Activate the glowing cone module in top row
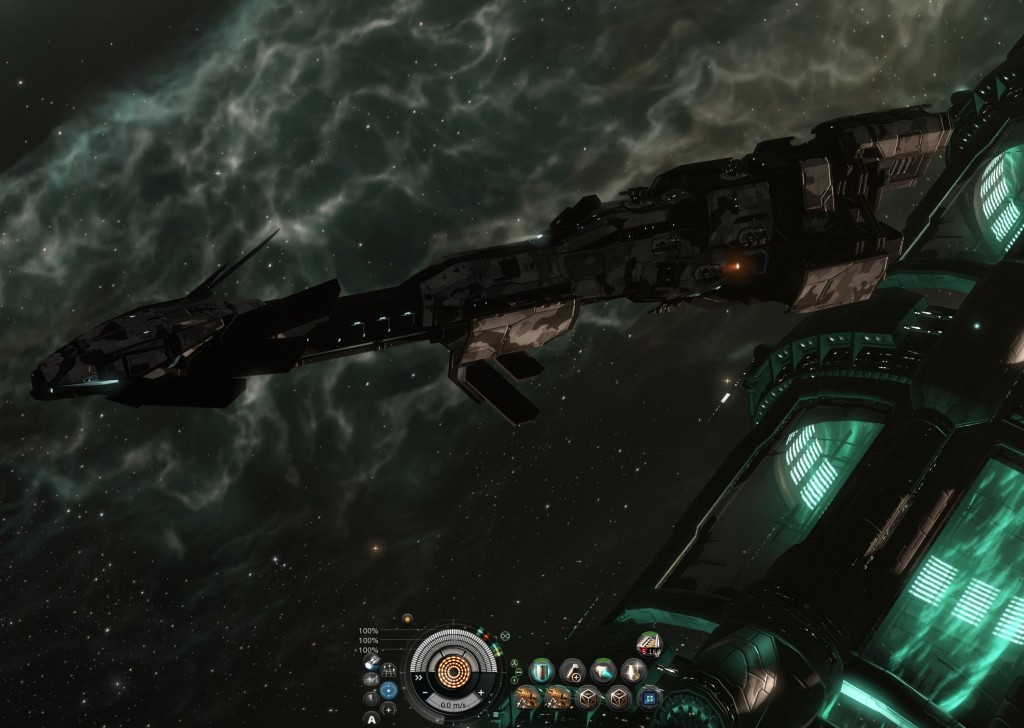The height and width of the screenshot is (728, 1024). click(631, 670)
